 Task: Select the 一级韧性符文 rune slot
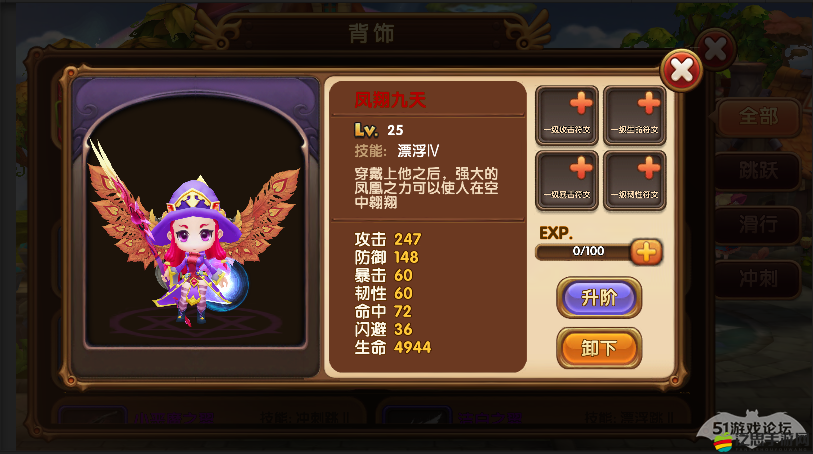634,179
